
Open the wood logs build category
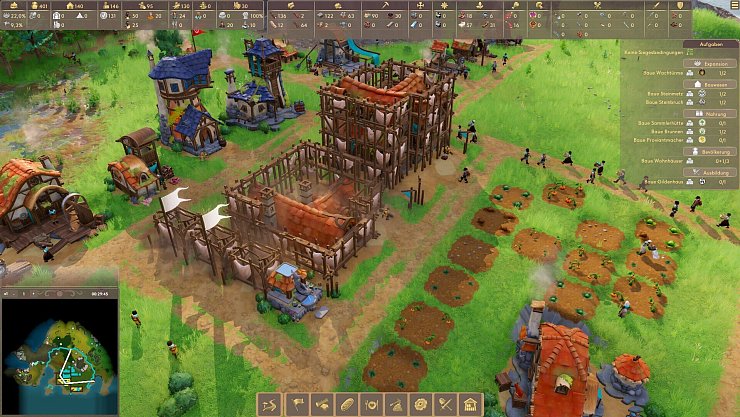(321, 404)
